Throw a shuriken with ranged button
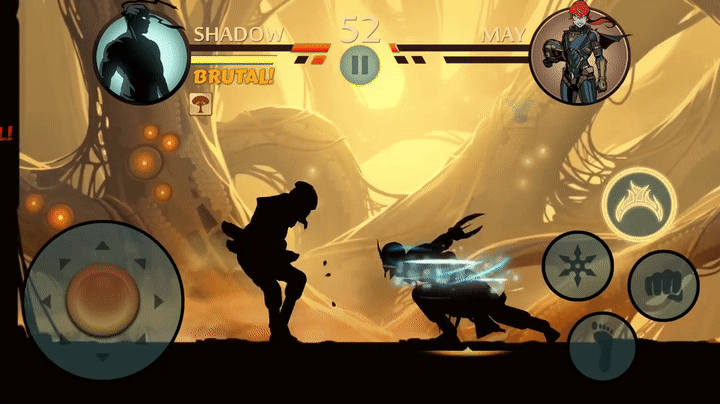Image resolution: width=720 pixels, height=404 pixels. pyautogui.click(x=577, y=265)
